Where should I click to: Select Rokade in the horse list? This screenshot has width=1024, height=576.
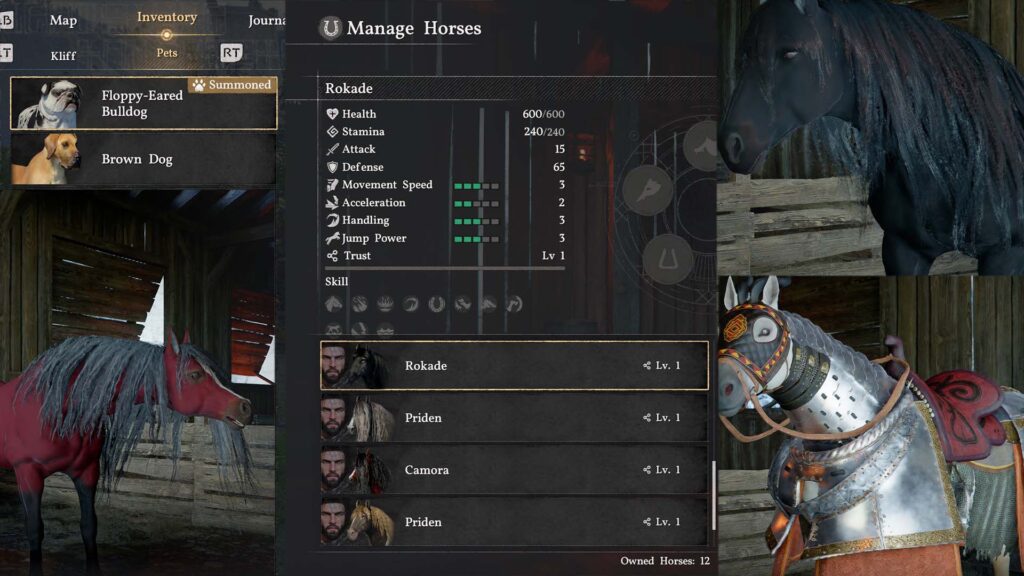pyautogui.click(x=513, y=366)
